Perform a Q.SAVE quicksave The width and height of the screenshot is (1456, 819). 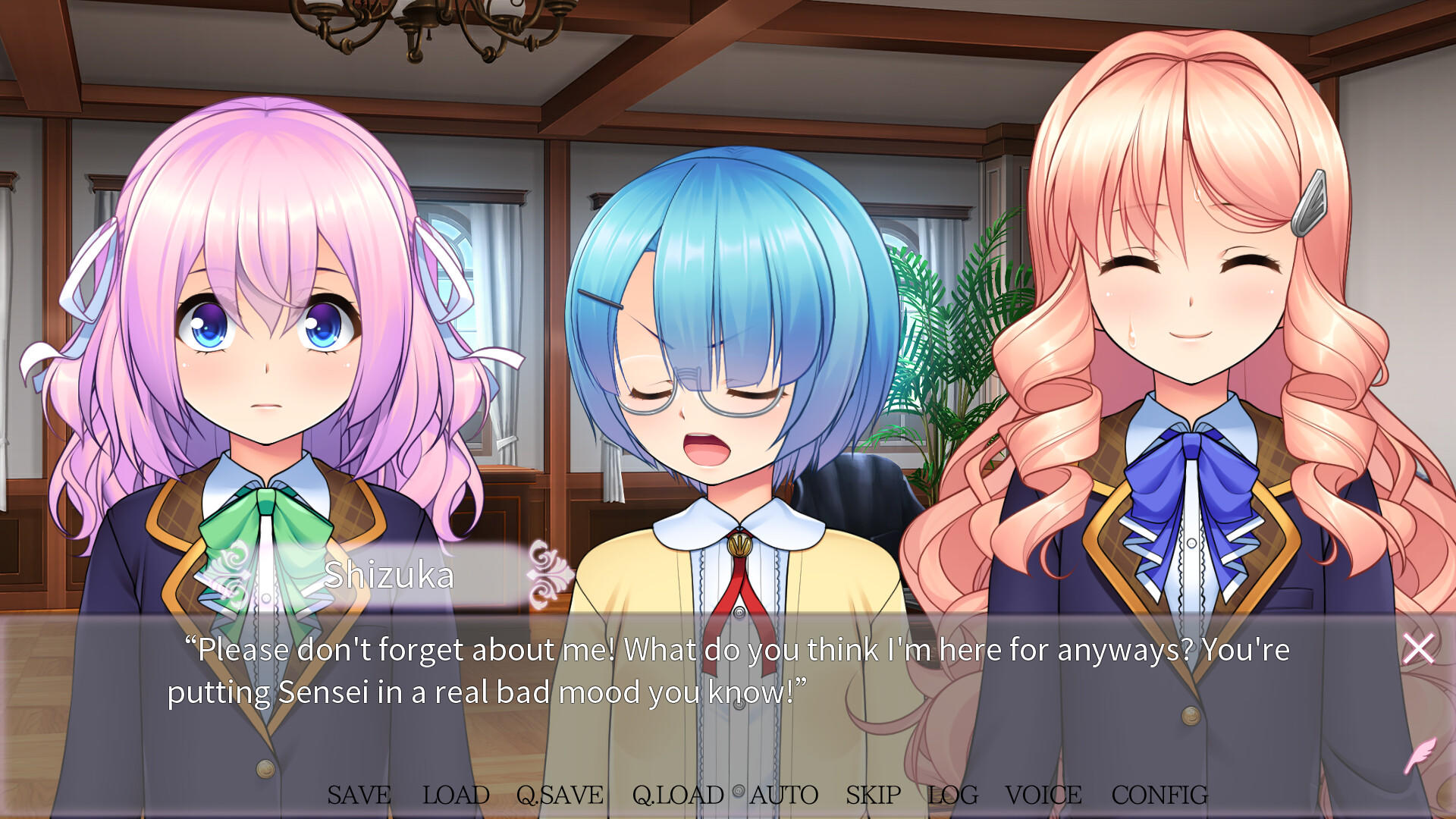560,795
